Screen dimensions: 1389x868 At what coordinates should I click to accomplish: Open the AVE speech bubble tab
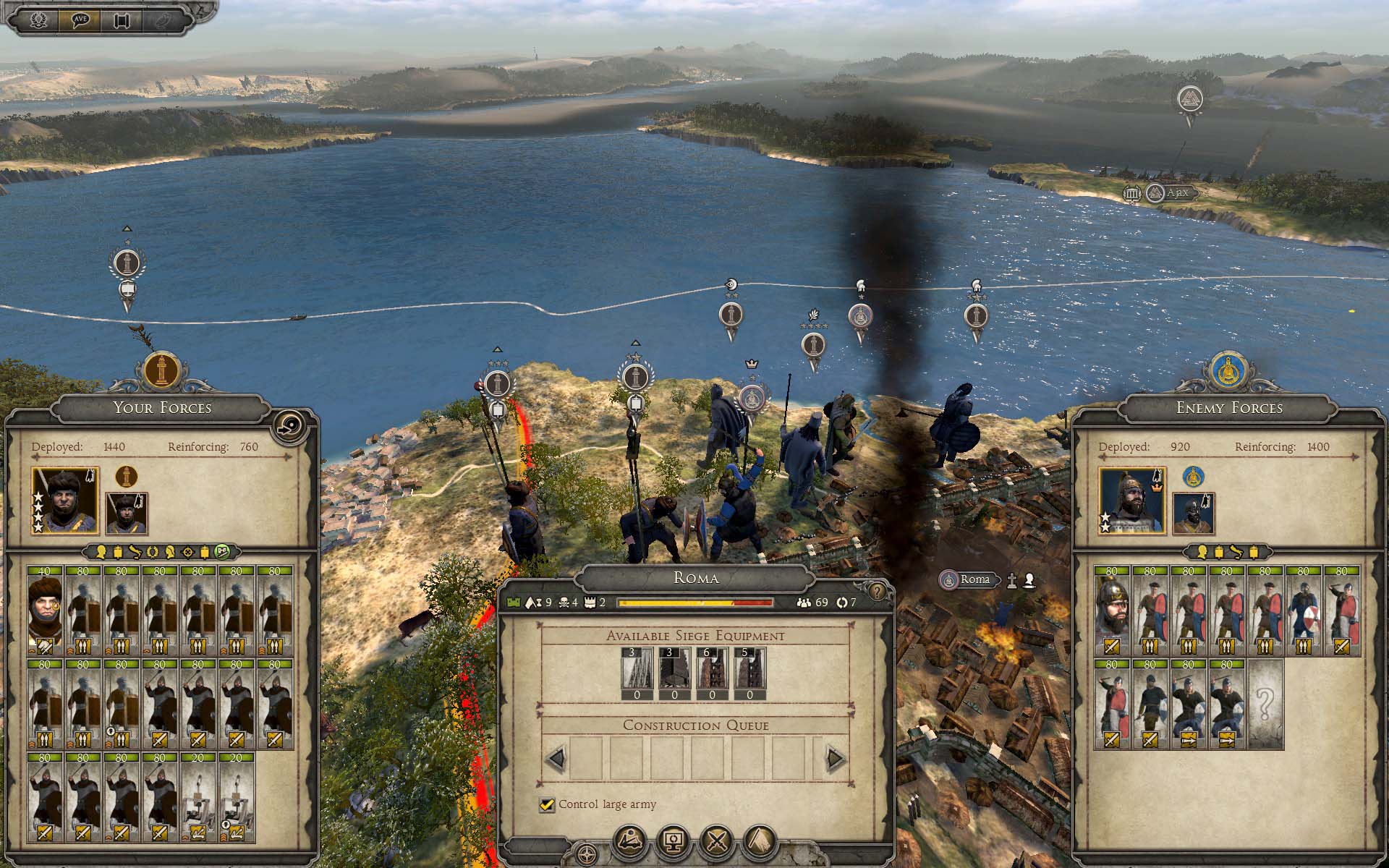tap(80, 20)
